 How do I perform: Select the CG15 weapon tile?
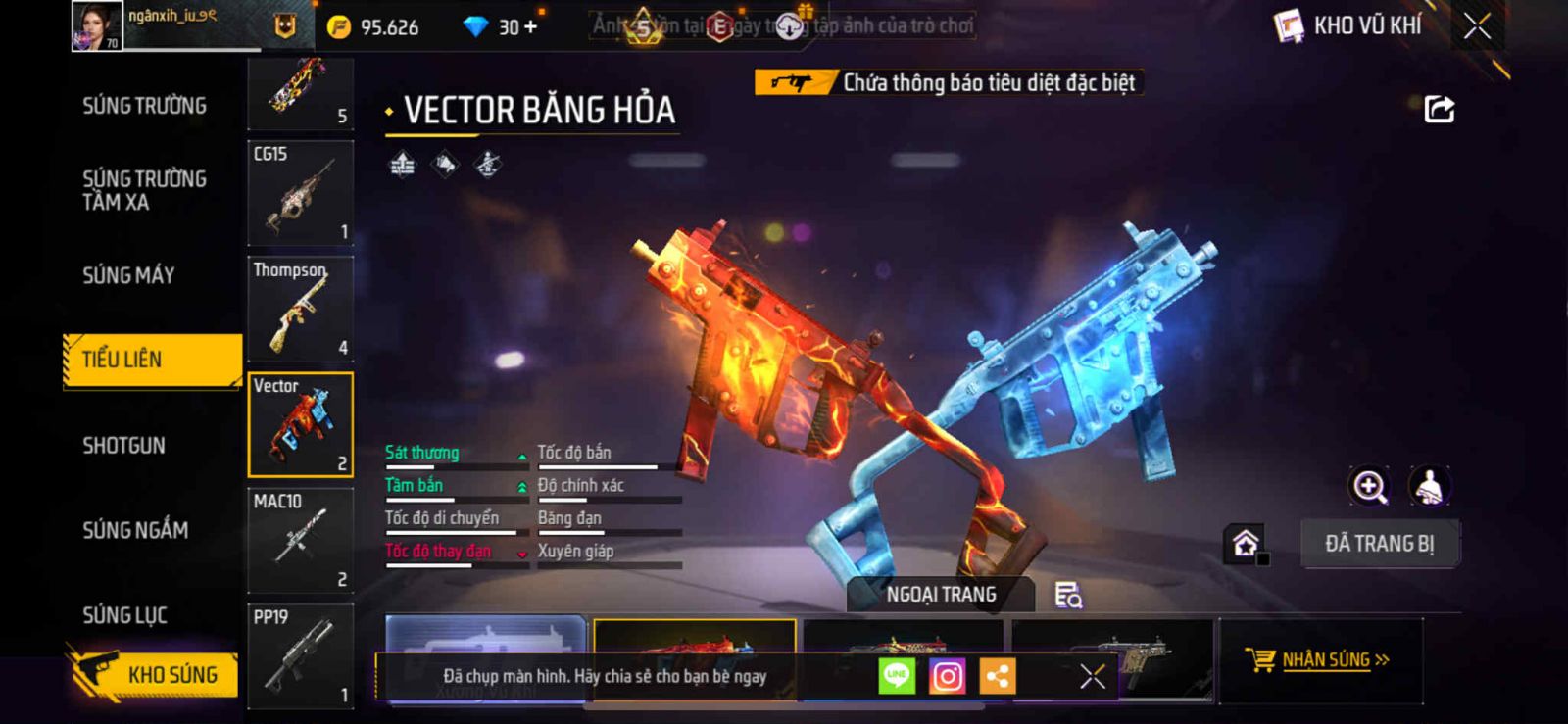300,193
